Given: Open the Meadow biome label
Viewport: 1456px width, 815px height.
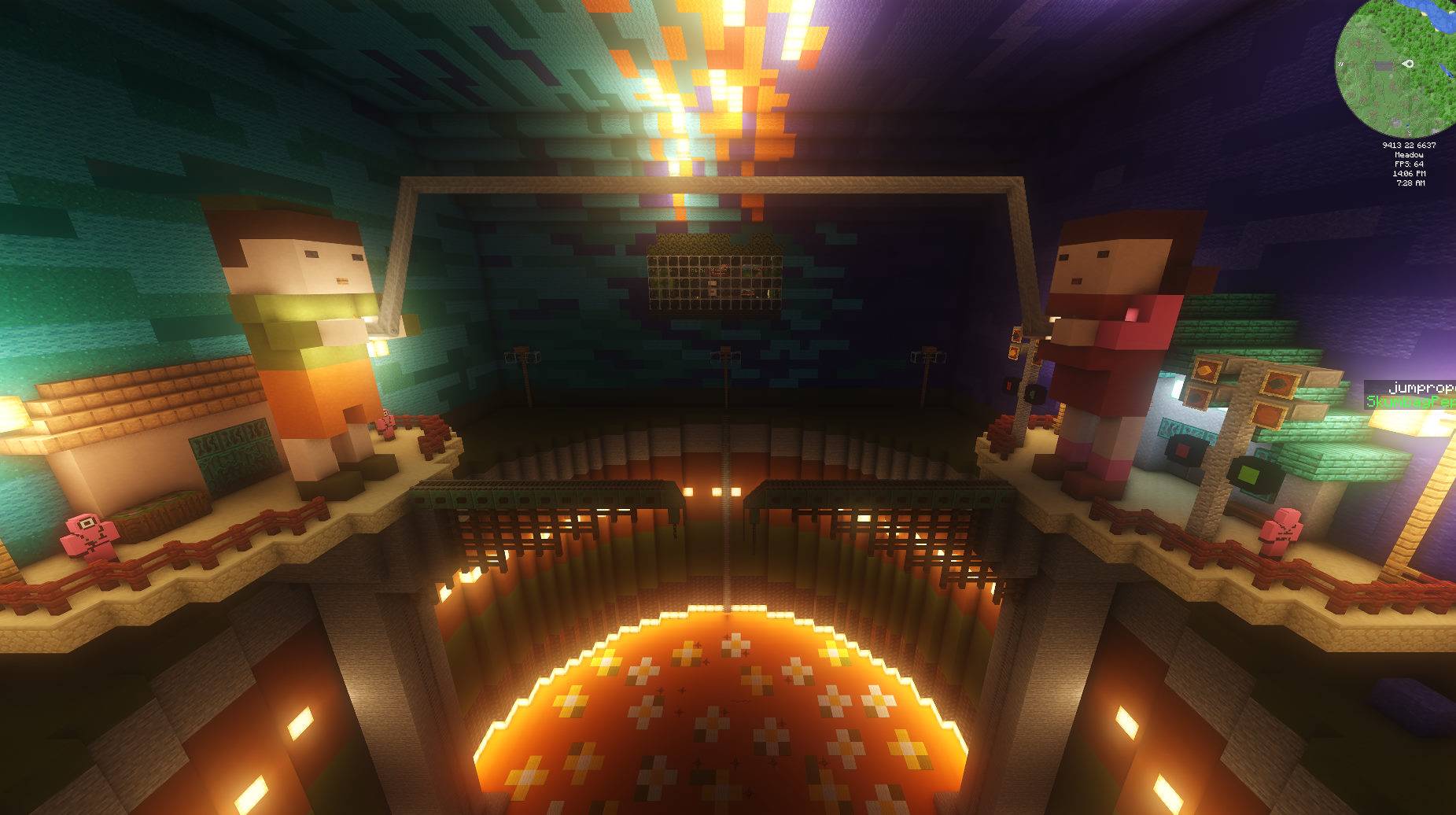Looking at the screenshot, I should pyautogui.click(x=1408, y=156).
